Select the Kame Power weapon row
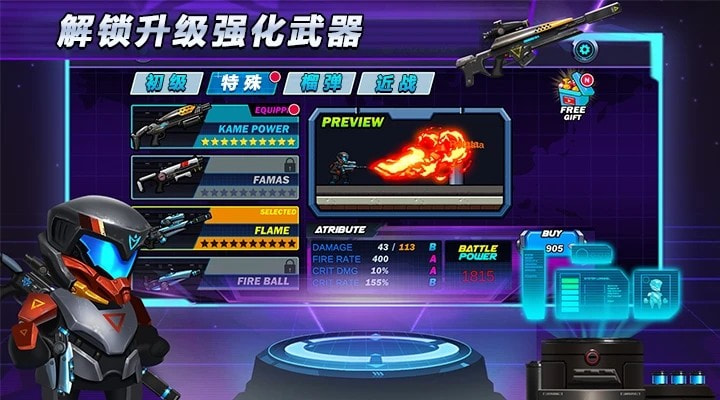The width and height of the screenshot is (720, 400). (215, 128)
